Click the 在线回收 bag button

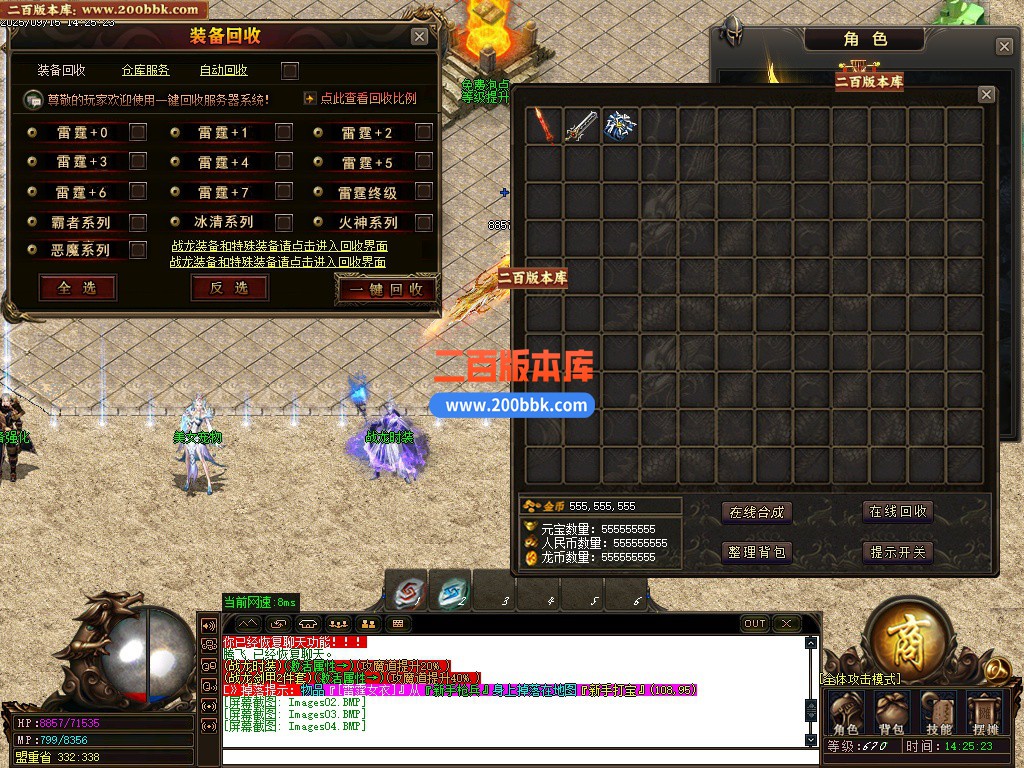coord(898,512)
